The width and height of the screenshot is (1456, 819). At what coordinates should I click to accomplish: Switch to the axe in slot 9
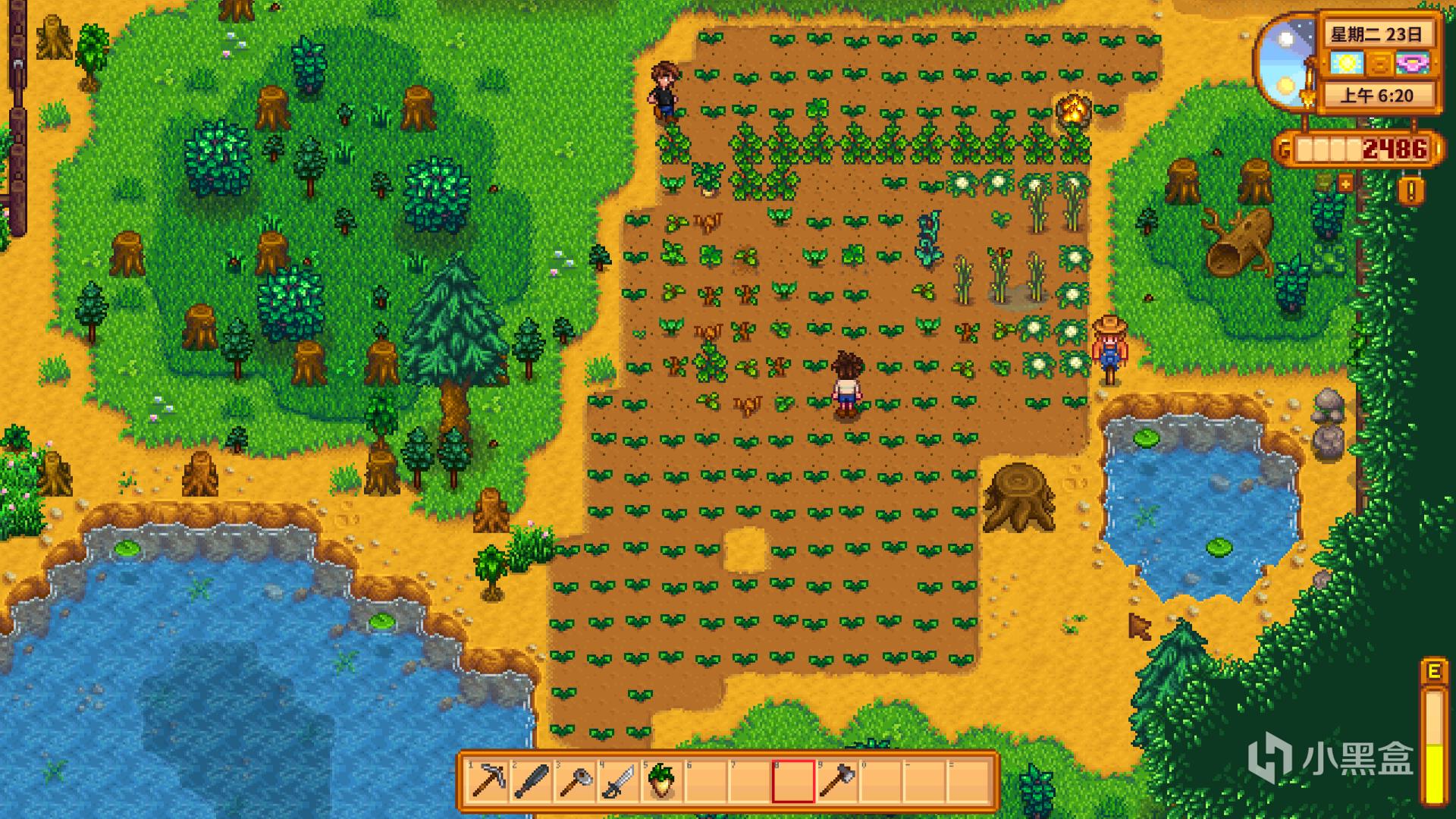click(836, 780)
